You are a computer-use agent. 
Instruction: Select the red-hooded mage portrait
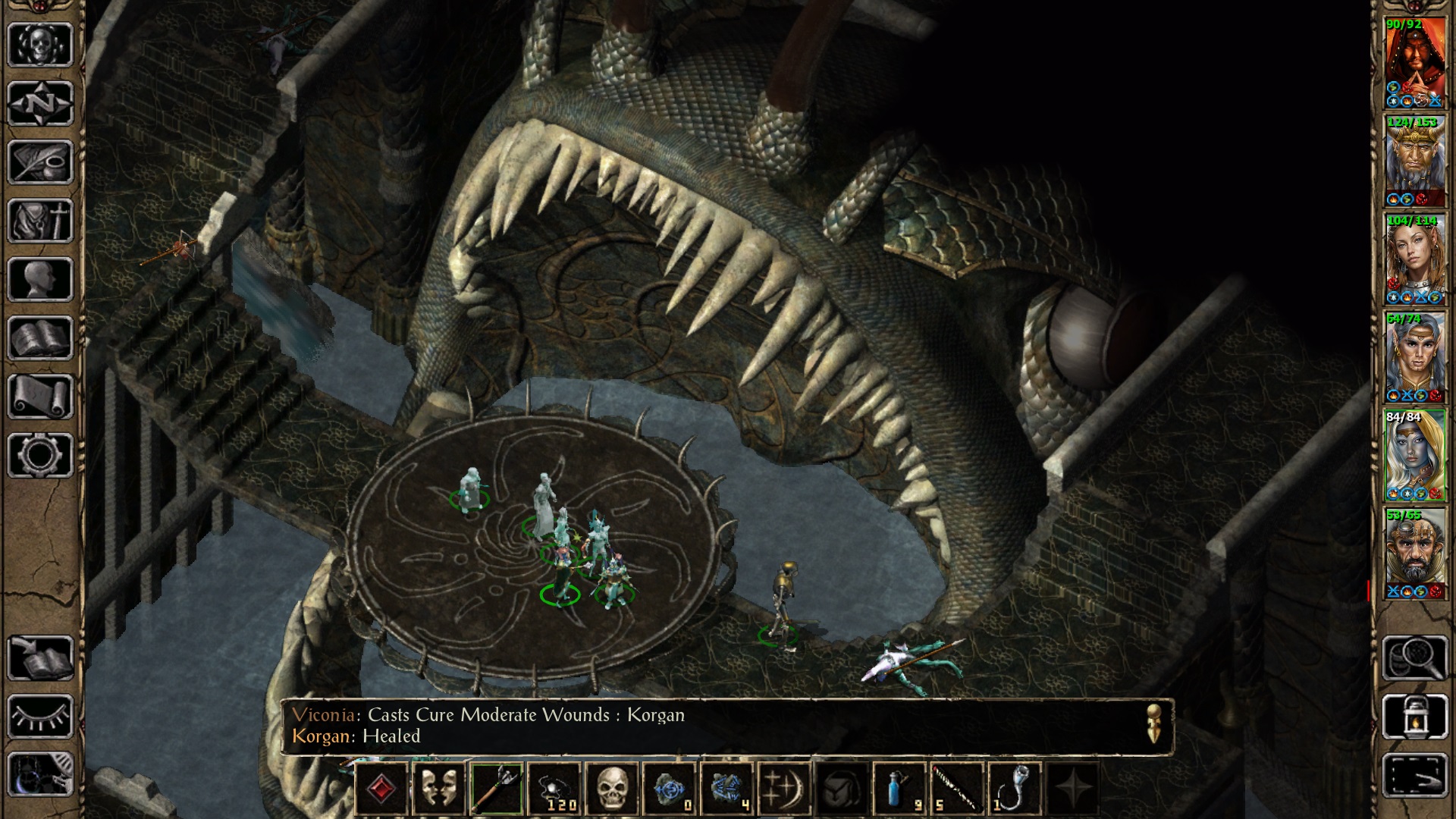(1415, 62)
